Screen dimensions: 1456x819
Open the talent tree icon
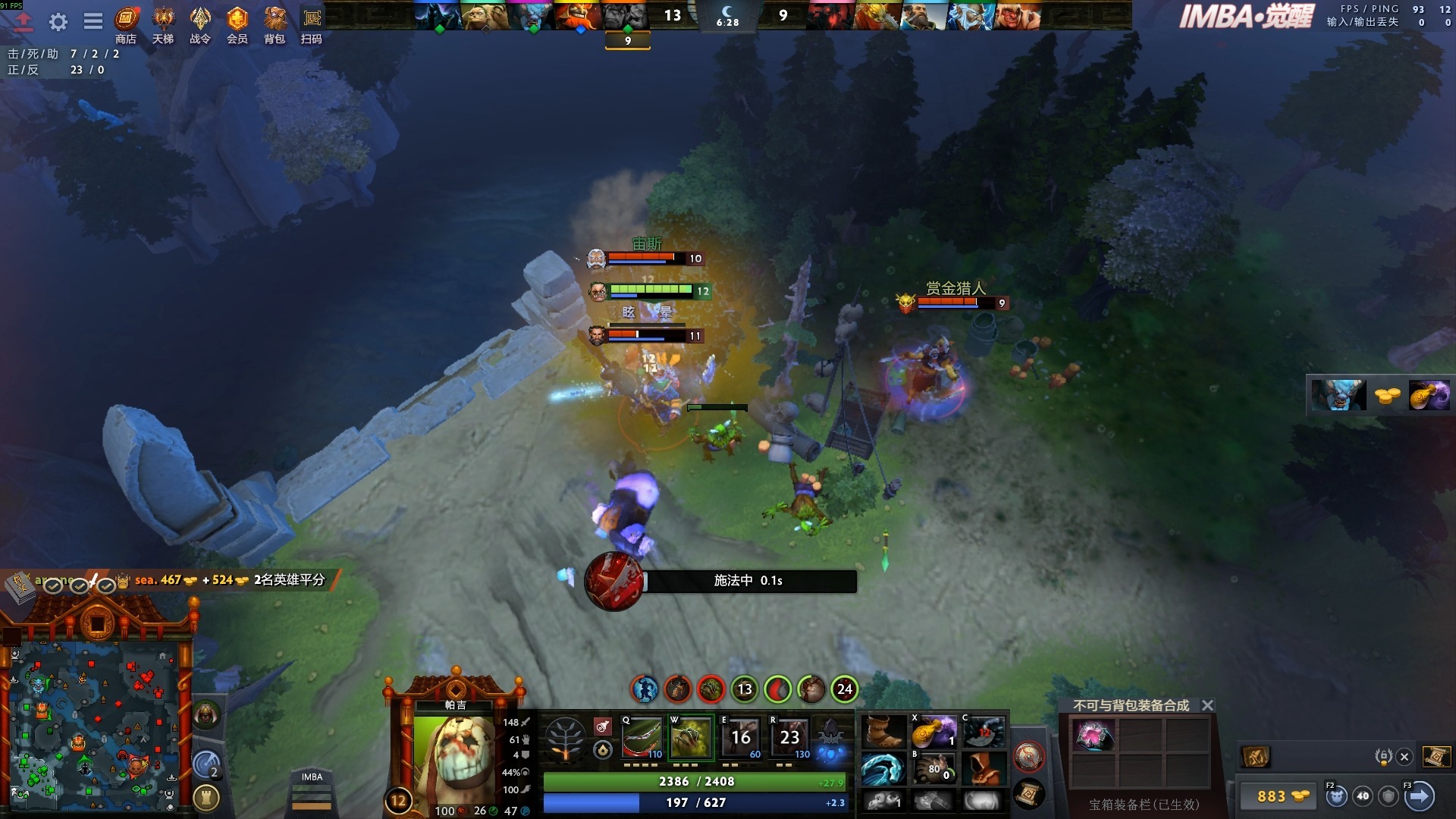pos(565,738)
